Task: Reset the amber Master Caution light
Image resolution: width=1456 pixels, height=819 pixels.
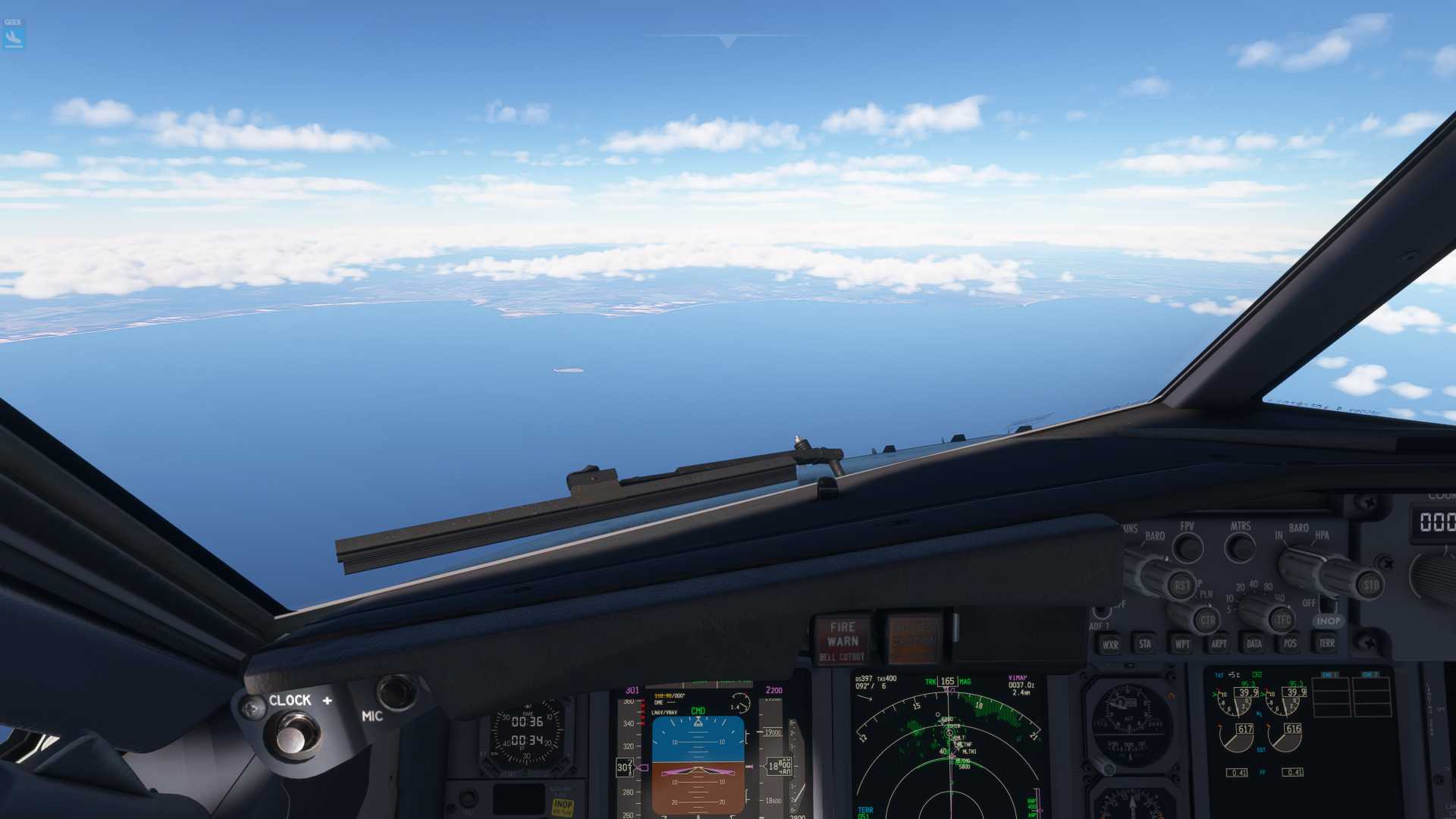Action: [913, 639]
